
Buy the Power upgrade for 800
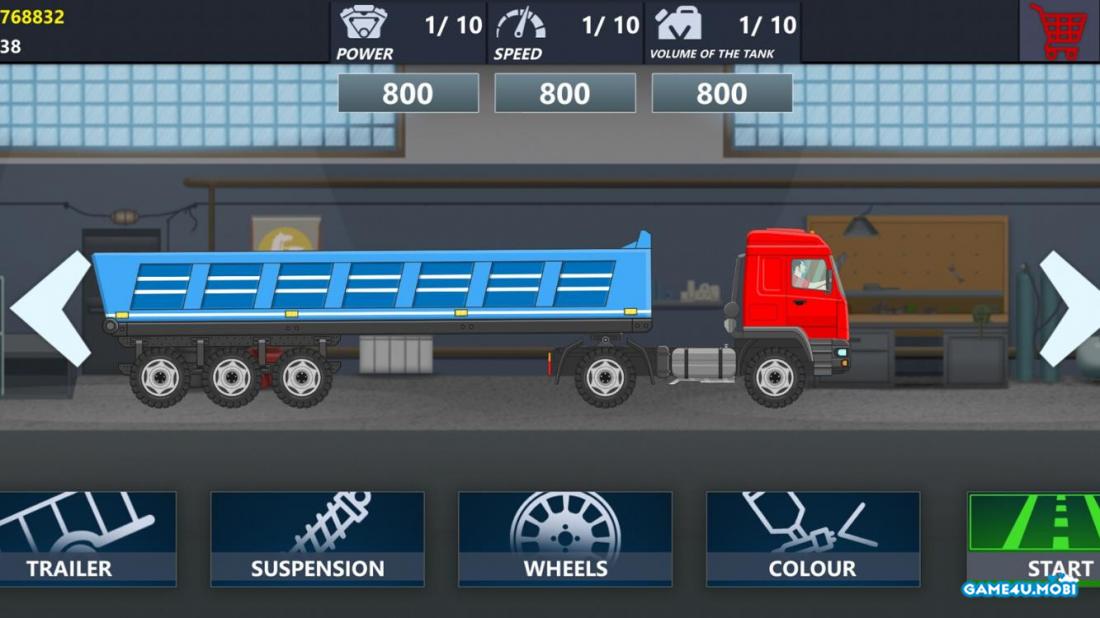click(x=408, y=94)
